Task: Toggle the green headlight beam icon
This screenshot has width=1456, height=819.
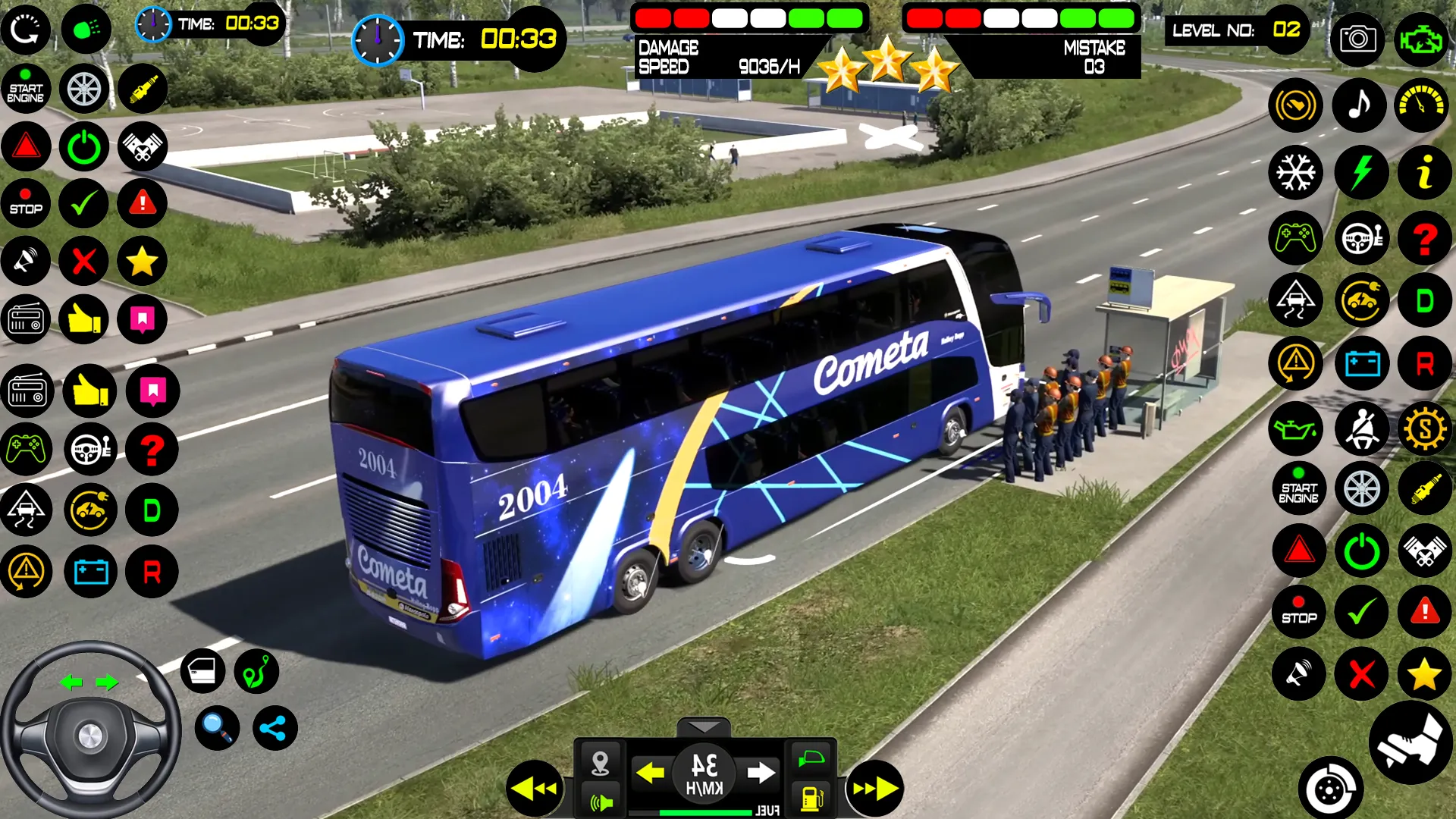Action: 86,30
